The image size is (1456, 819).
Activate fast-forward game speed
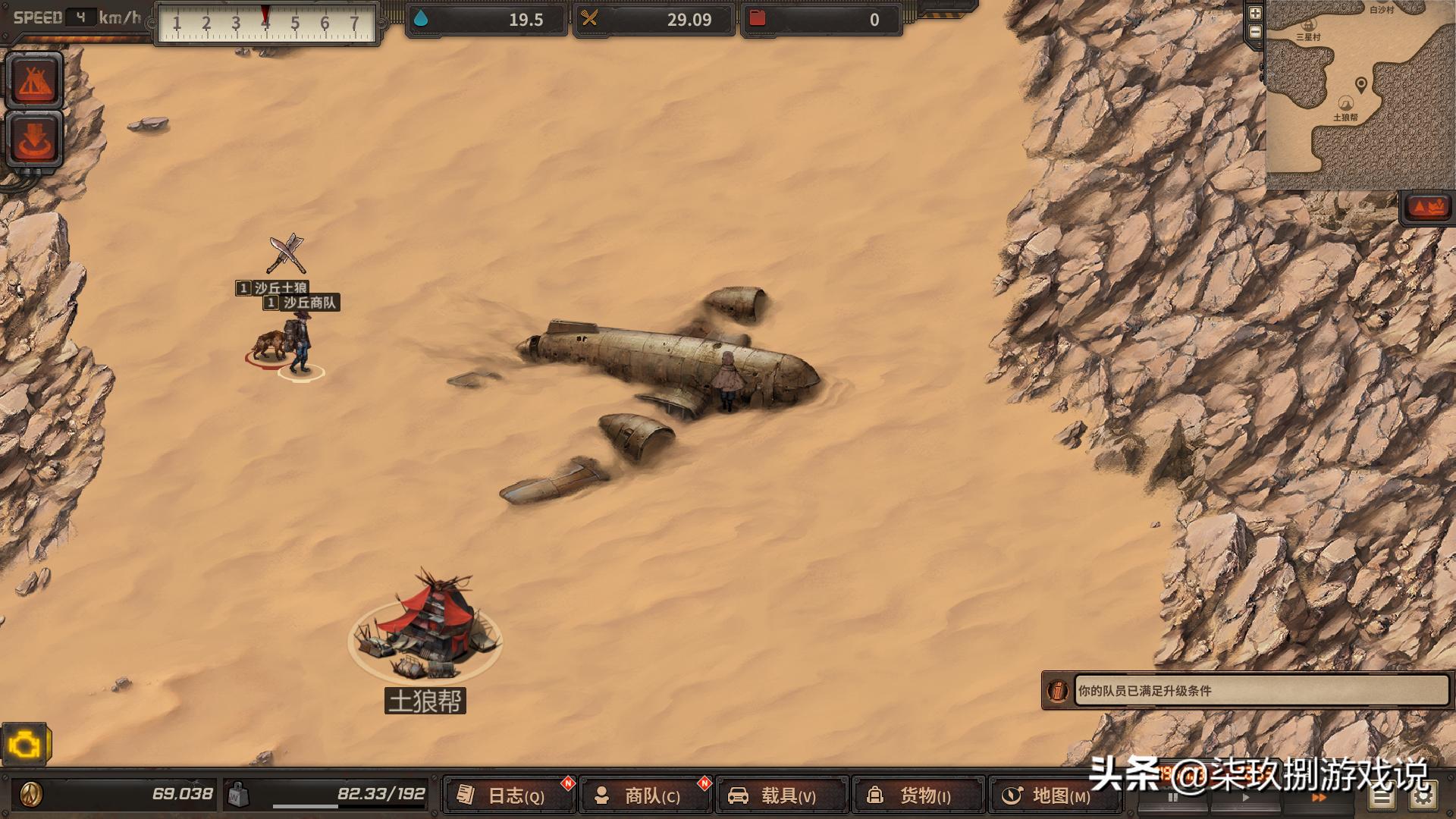click(x=1318, y=798)
